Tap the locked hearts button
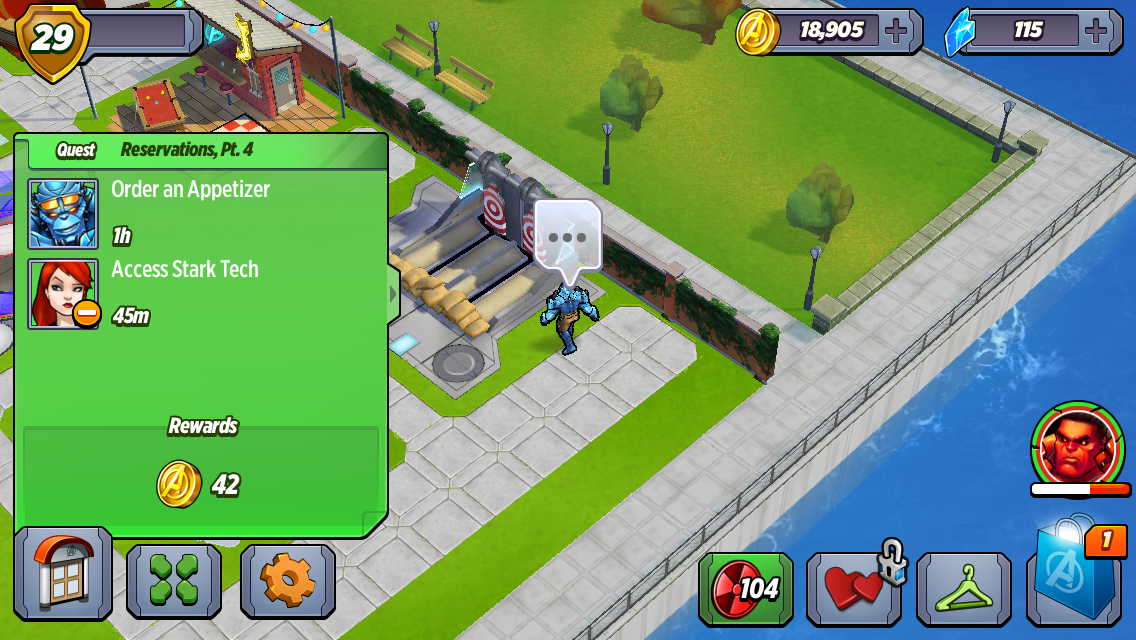Image resolution: width=1136 pixels, height=640 pixels. (853, 588)
